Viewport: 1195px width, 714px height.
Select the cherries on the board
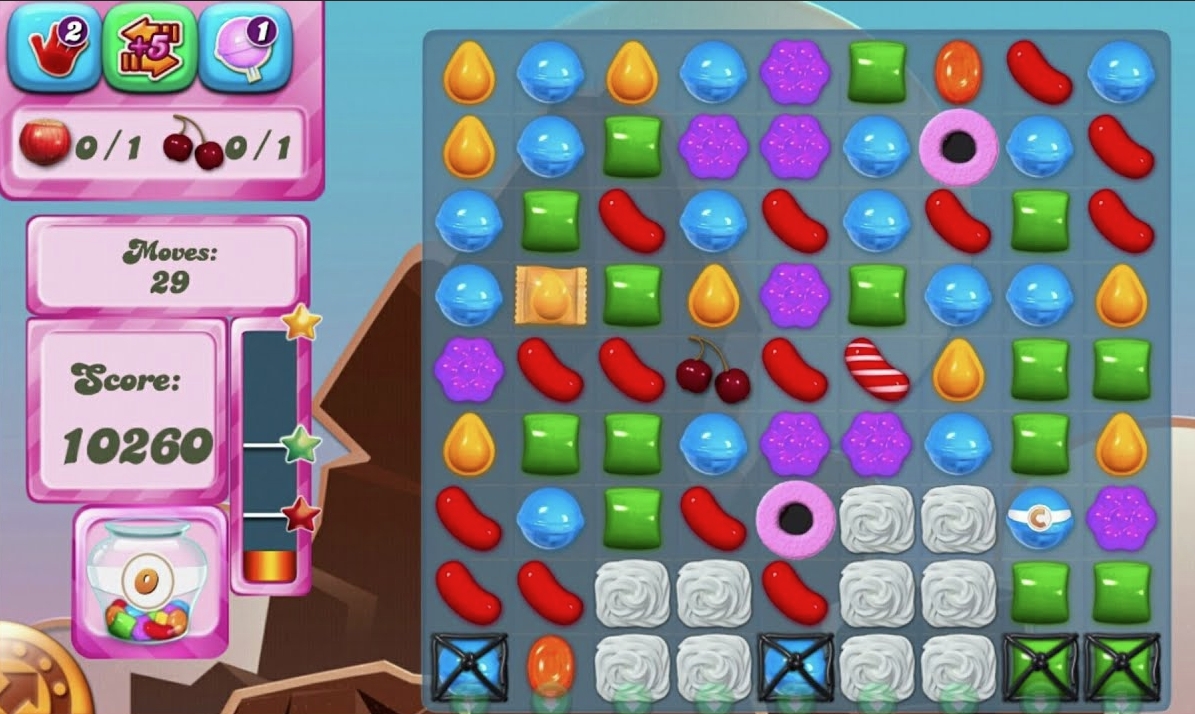[x=713, y=370]
